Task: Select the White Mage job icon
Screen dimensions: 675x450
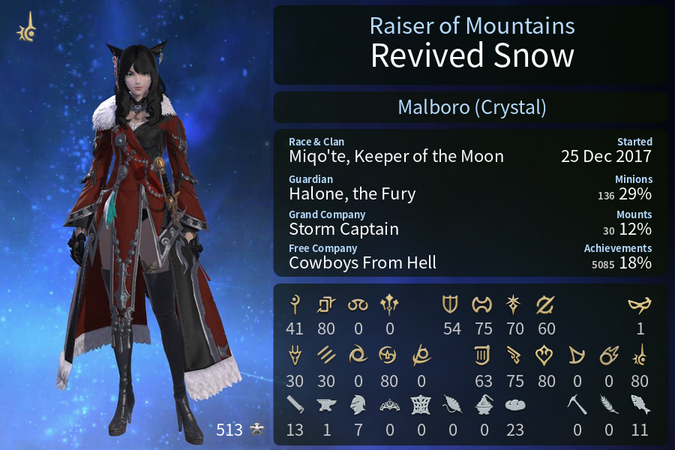Action: (296, 305)
